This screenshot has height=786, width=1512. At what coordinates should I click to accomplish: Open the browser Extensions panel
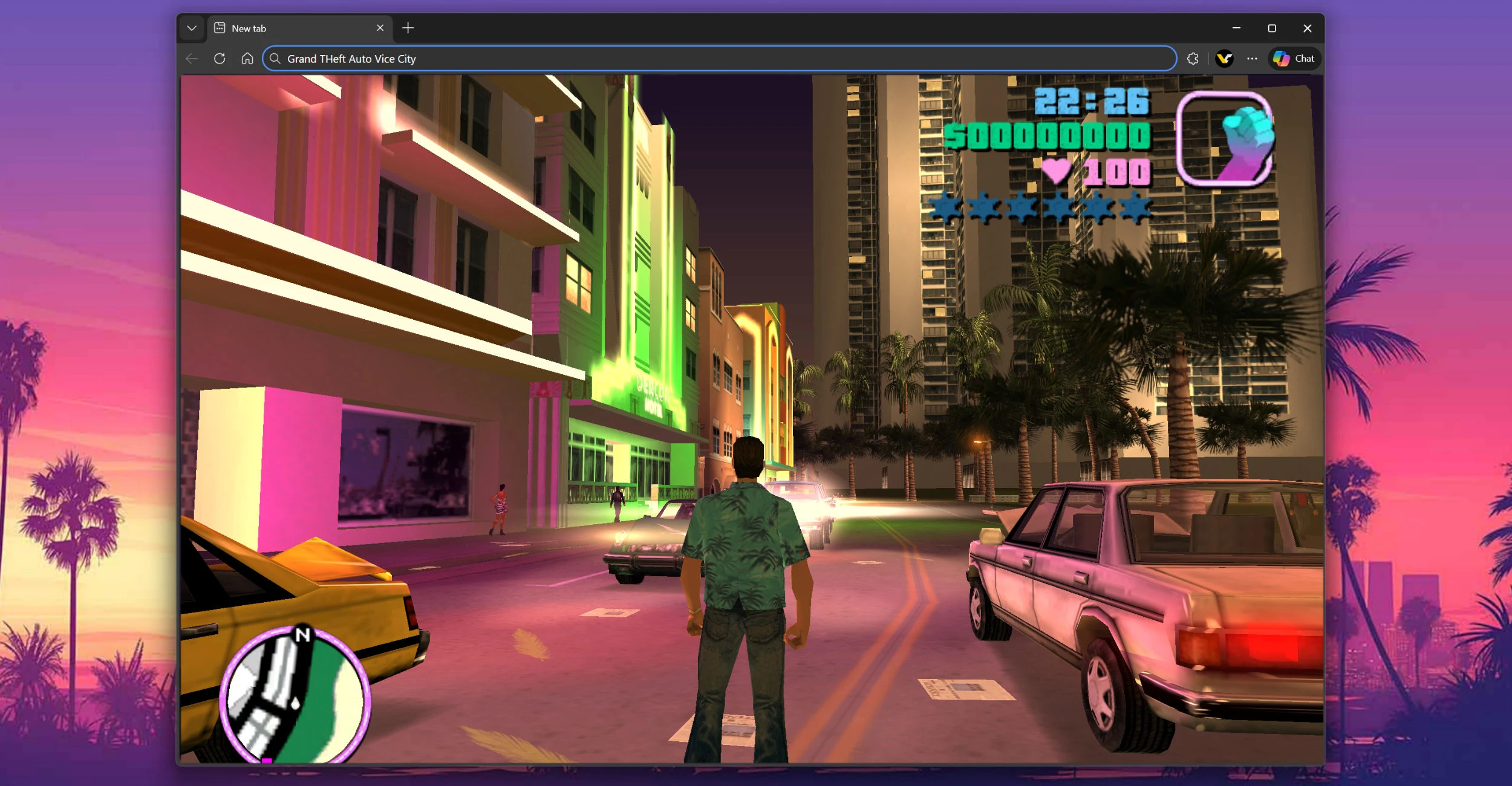pyautogui.click(x=1192, y=59)
